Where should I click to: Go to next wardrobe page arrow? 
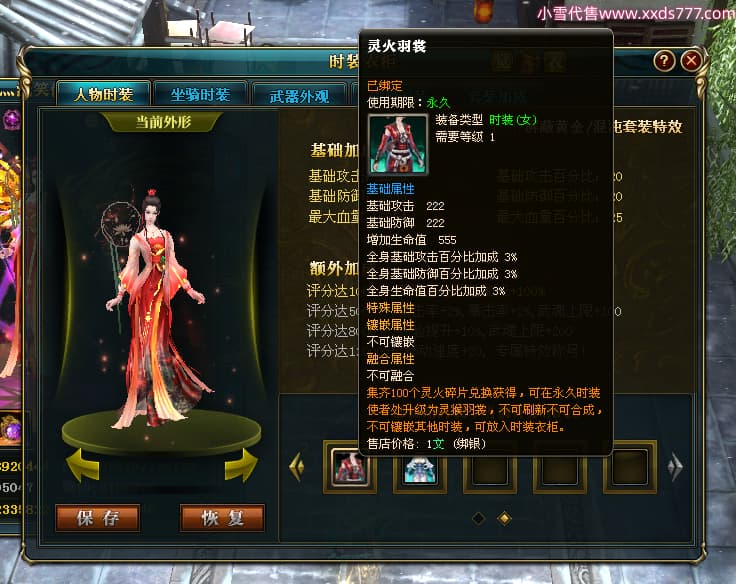tap(676, 465)
